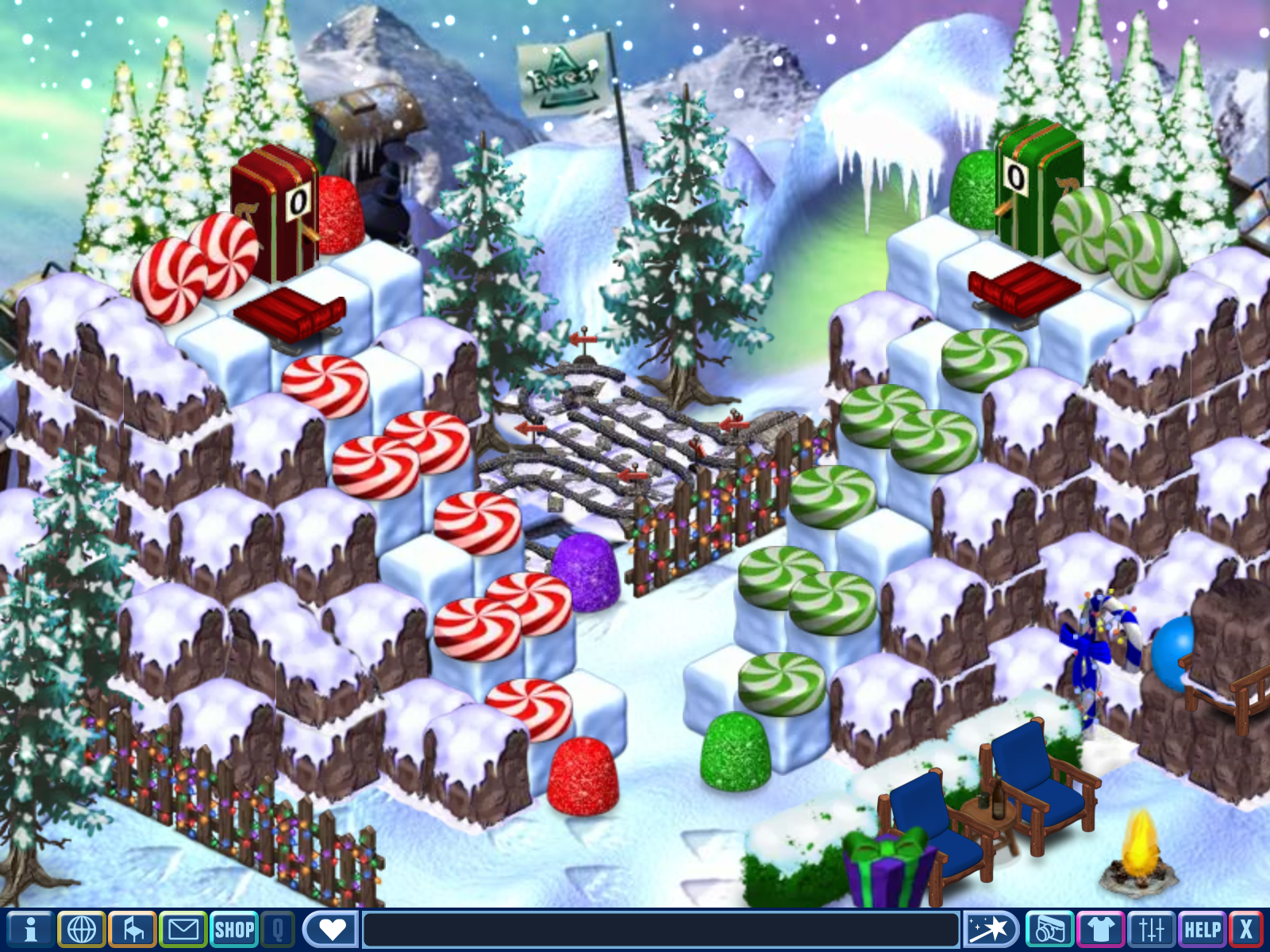Screen dimensions: 1270x952
Task: Open the t-shirt clothing button
Action: (1100, 929)
